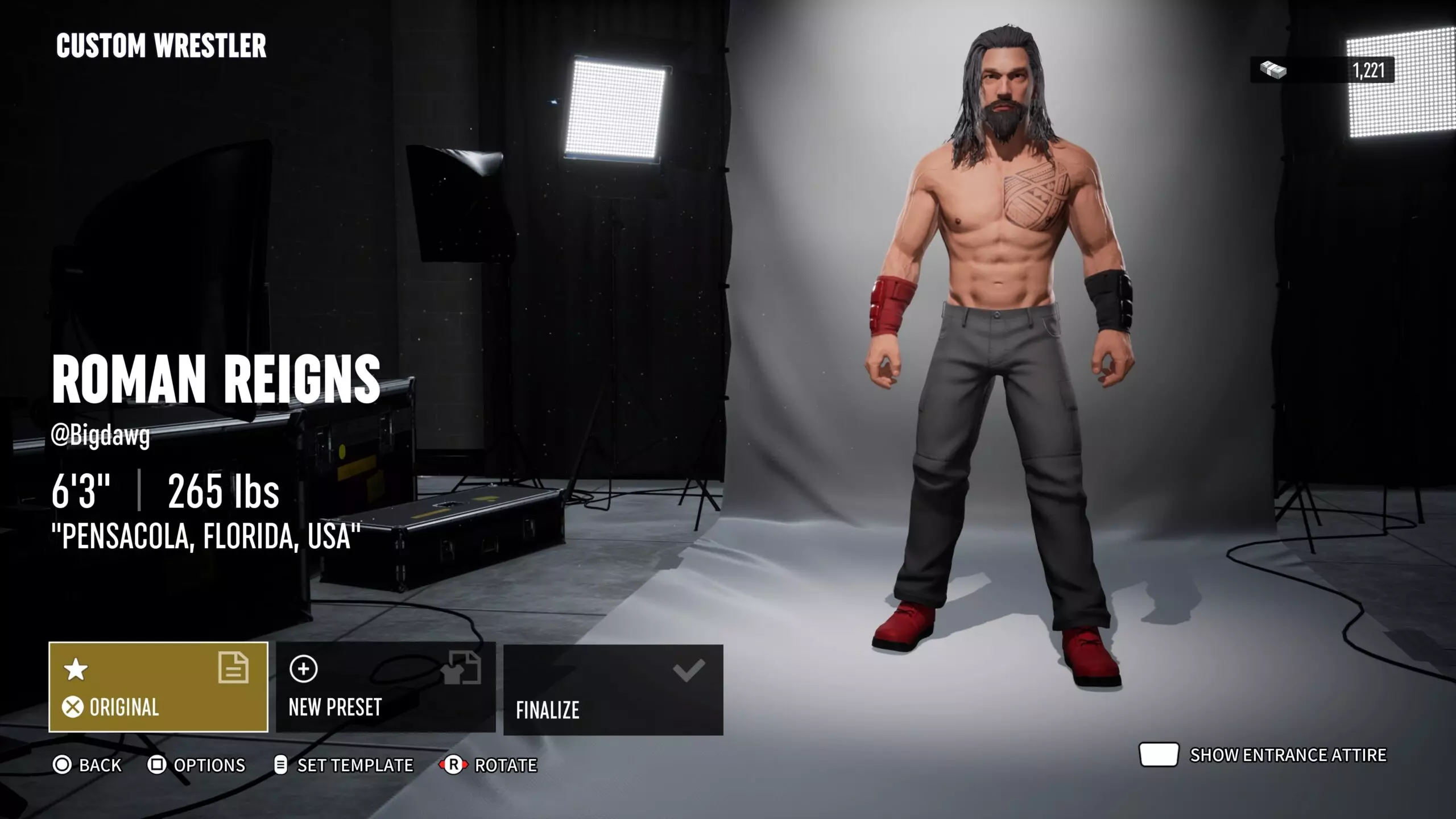Image resolution: width=1456 pixels, height=819 pixels.
Task: Open Options from the bottom bar
Action: (198, 766)
